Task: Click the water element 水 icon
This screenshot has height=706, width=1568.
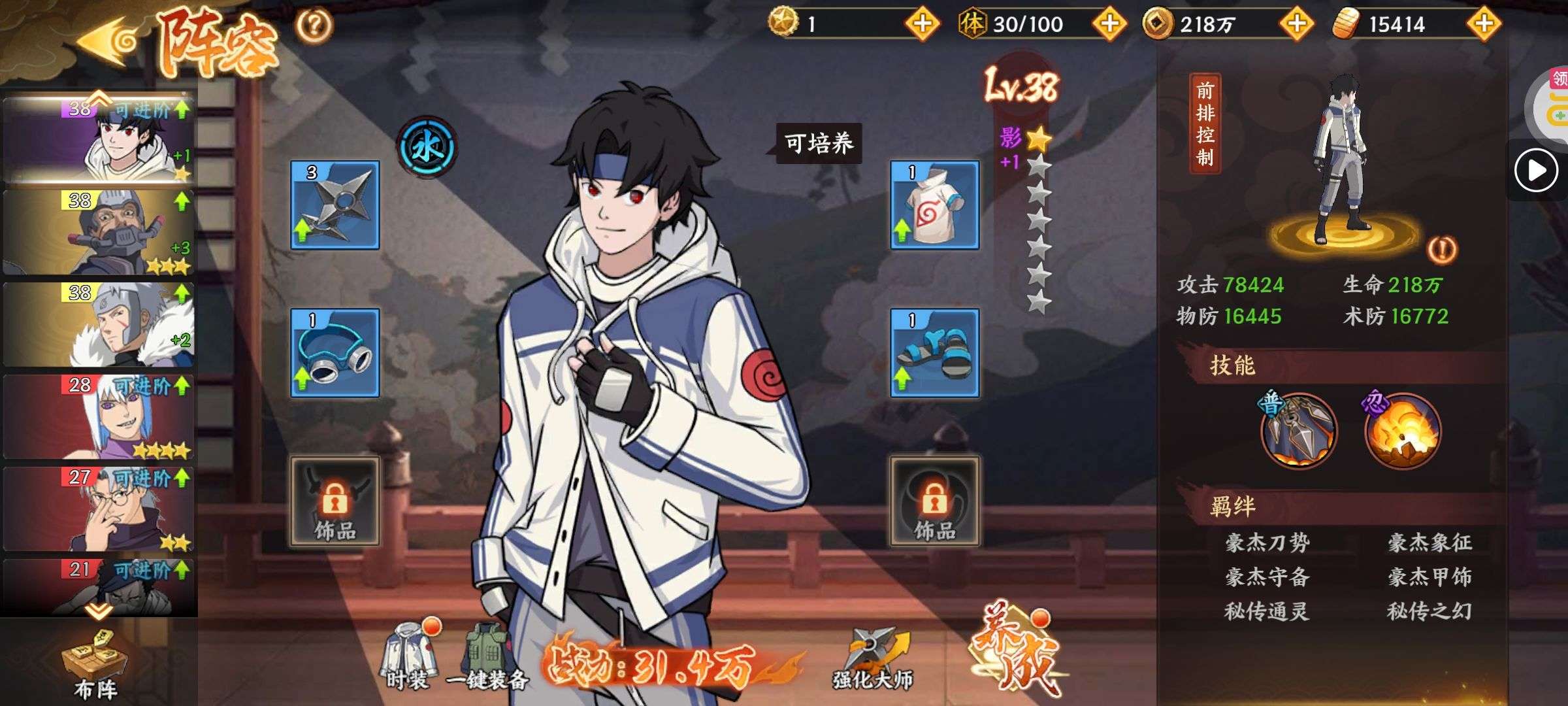Action: (x=427, y=148)
